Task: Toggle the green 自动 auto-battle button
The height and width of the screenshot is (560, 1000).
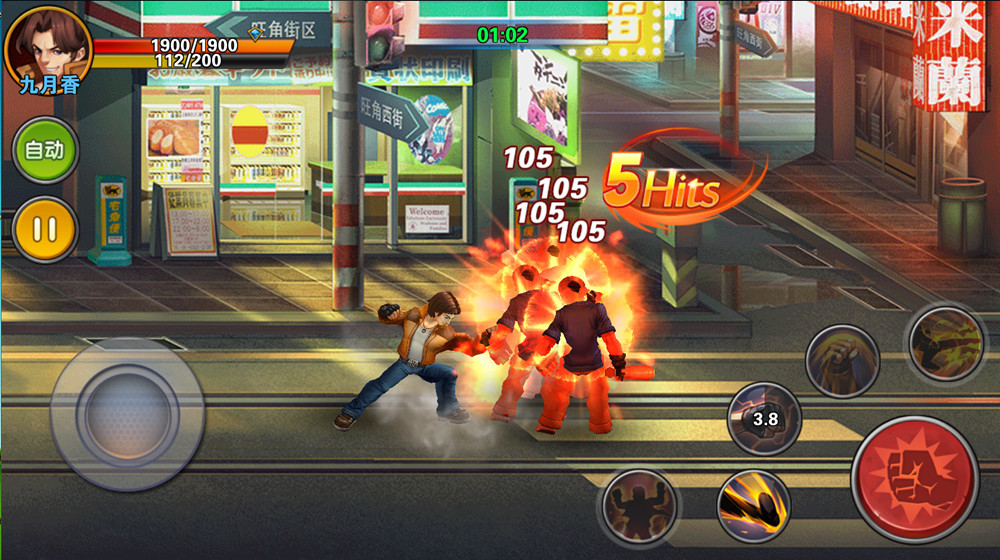Action: [x=45, y=150]
